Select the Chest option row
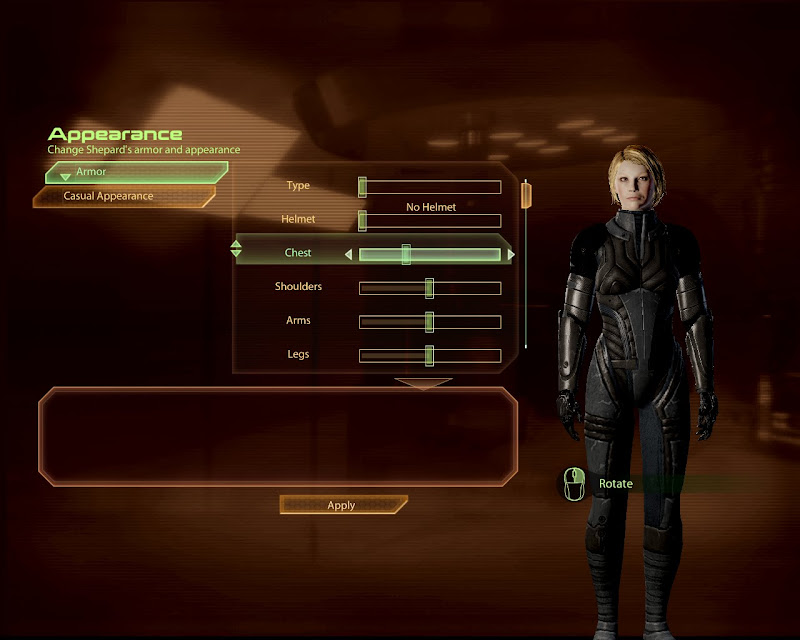Viewport: 800px width, 640px height. coord(297,254)
